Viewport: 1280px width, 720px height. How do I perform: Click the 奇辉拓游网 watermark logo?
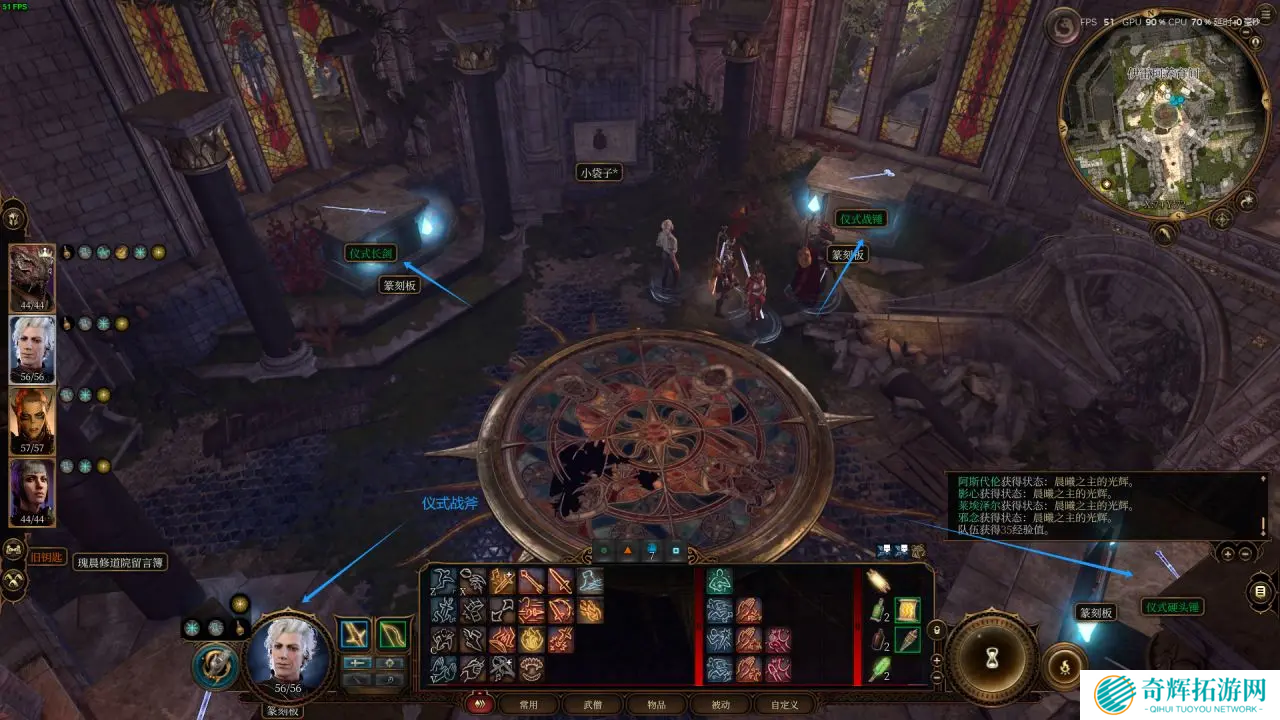coord(1180,694)
